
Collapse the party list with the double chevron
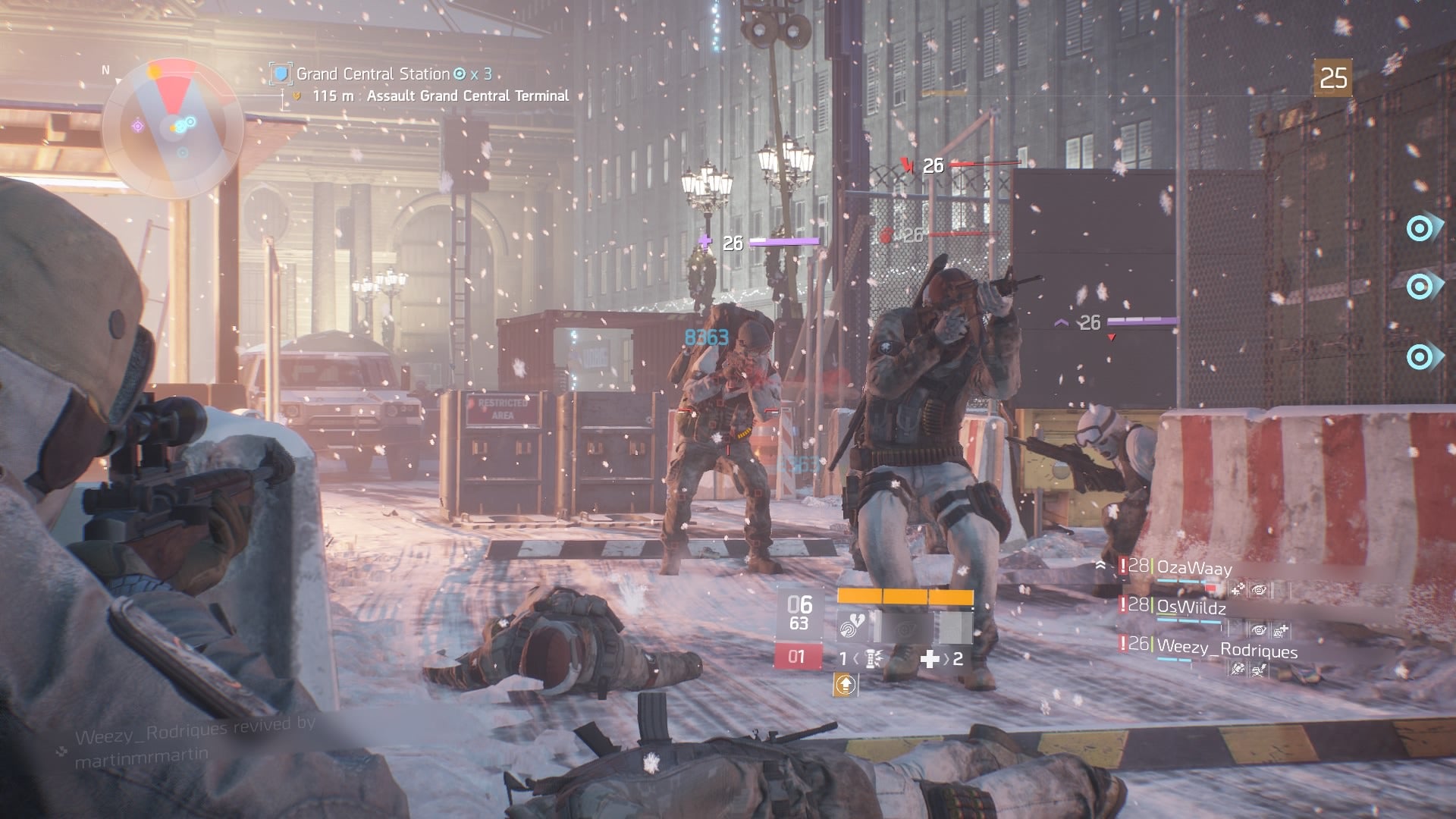click(x=1101, y=564)
